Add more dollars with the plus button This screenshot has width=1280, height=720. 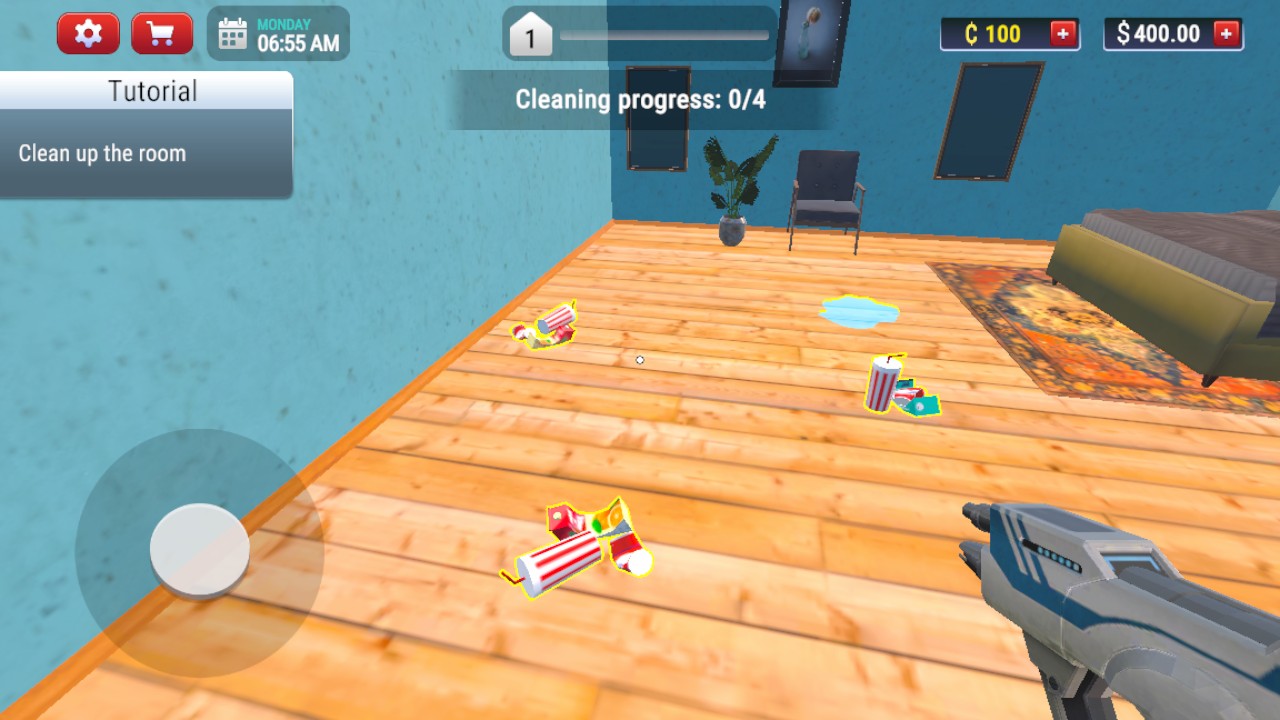coord(1226,34)
